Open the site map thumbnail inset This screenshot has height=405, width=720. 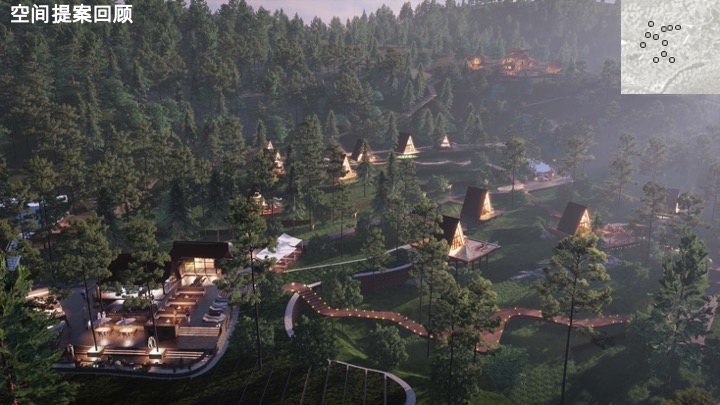(x=669, y=46)
